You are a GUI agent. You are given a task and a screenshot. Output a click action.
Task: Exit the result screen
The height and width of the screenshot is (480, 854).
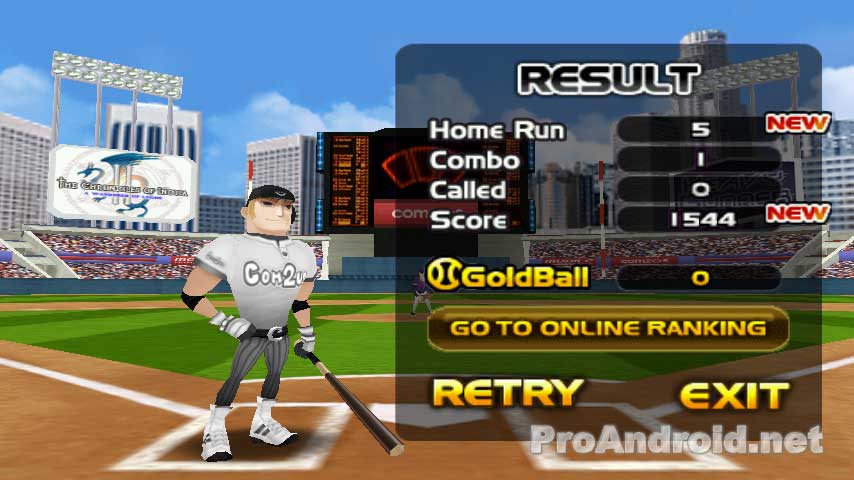[733, 395]
